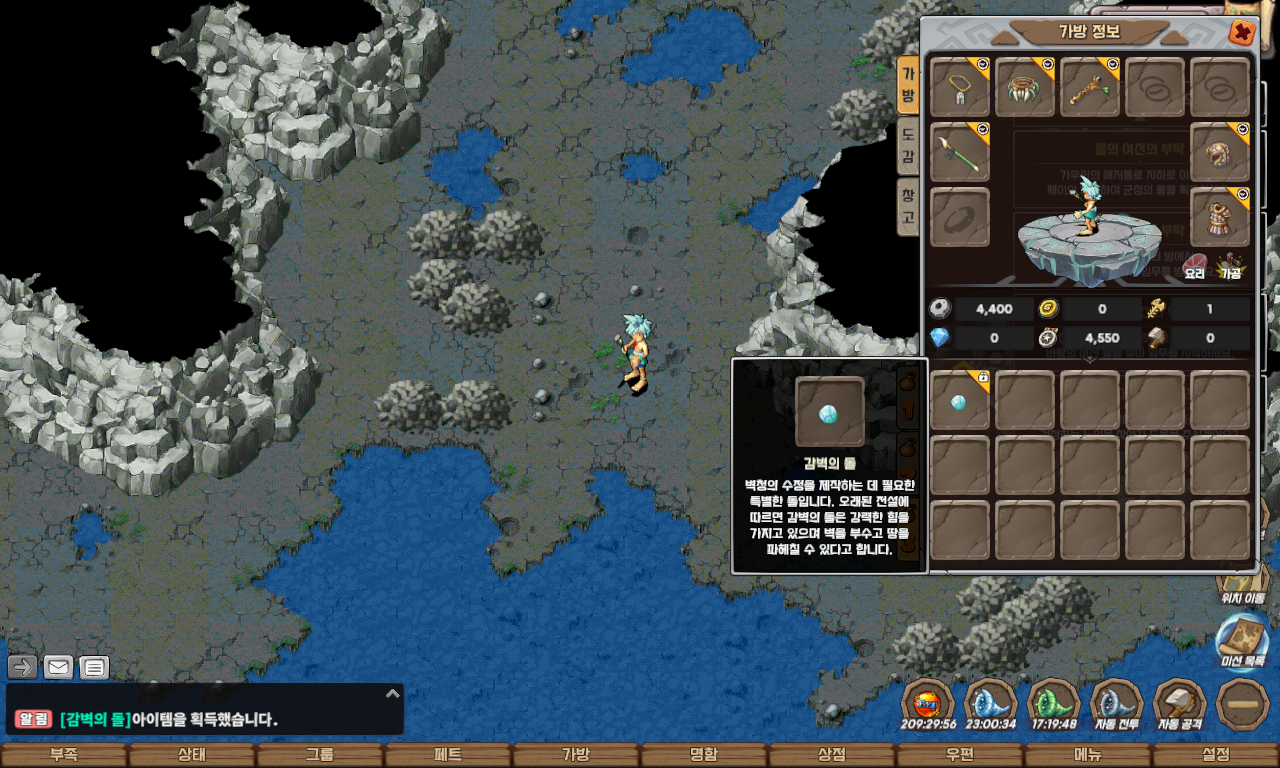Select the fang bracelet equipment slot

tap(1025, 87)
